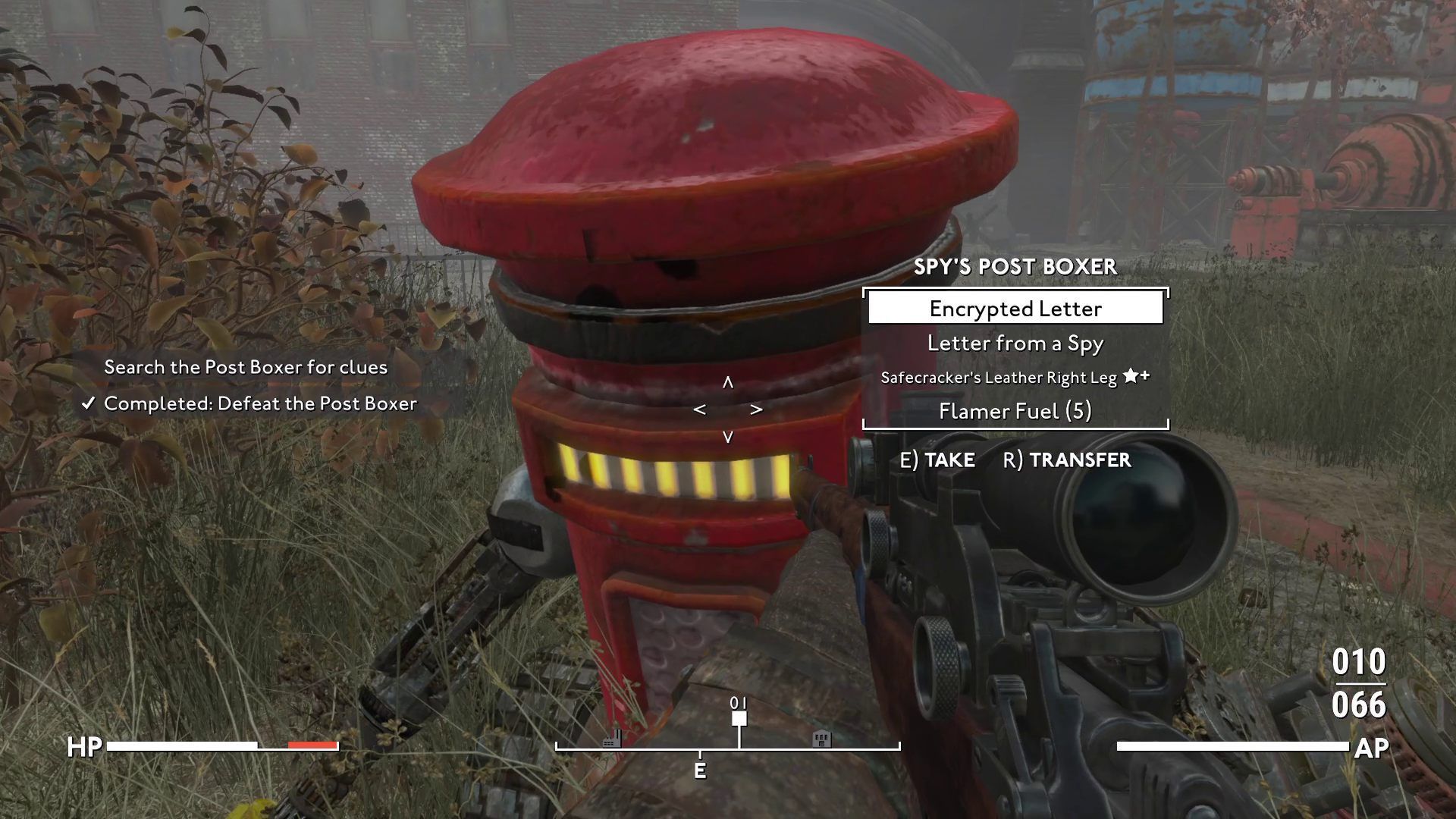1456x819 pixels.
Task: Select the Encrypted Letter loot entry
Action: (1015, 309)
